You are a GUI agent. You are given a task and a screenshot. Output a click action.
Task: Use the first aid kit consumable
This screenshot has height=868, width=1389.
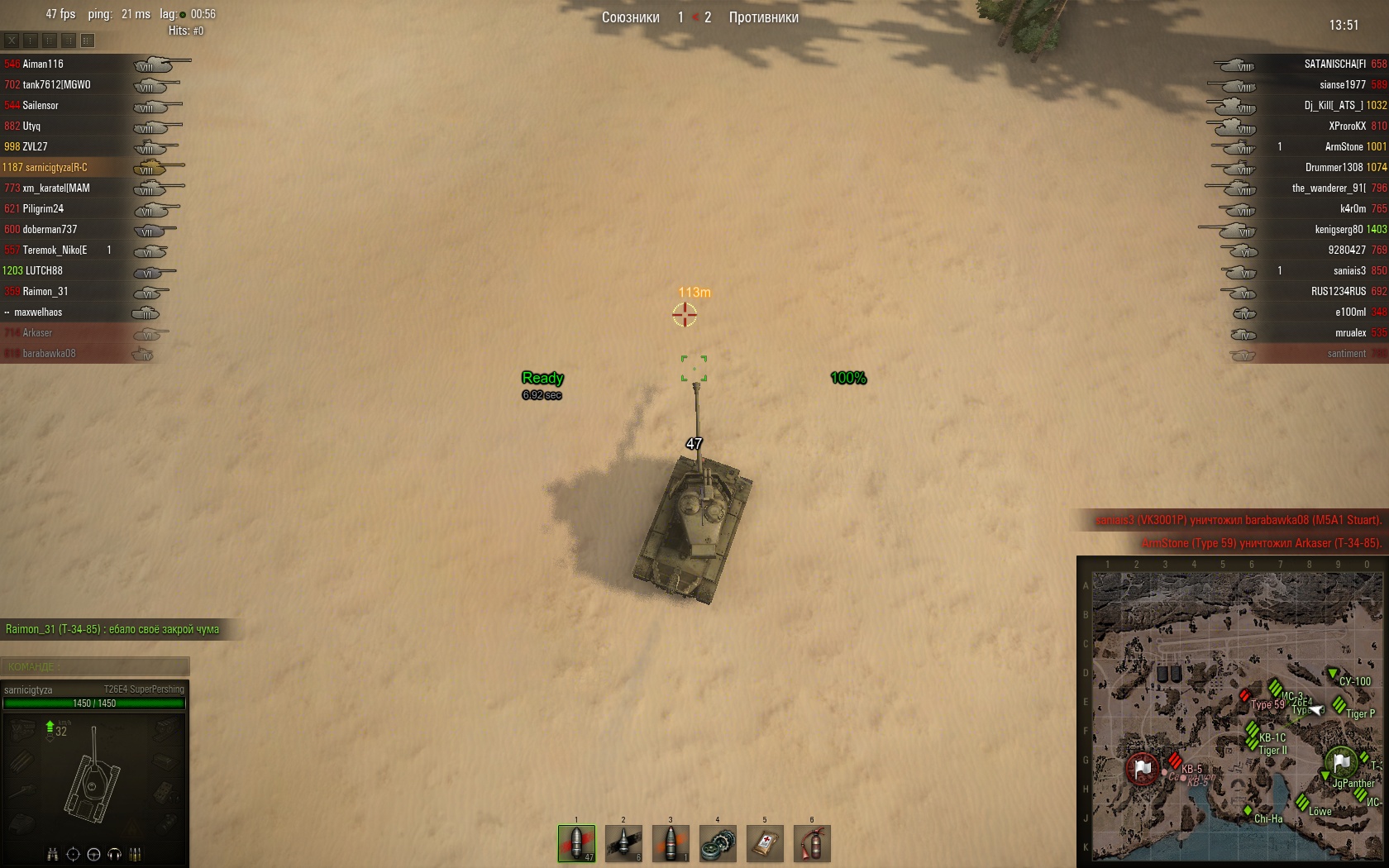tap(765, 843)
